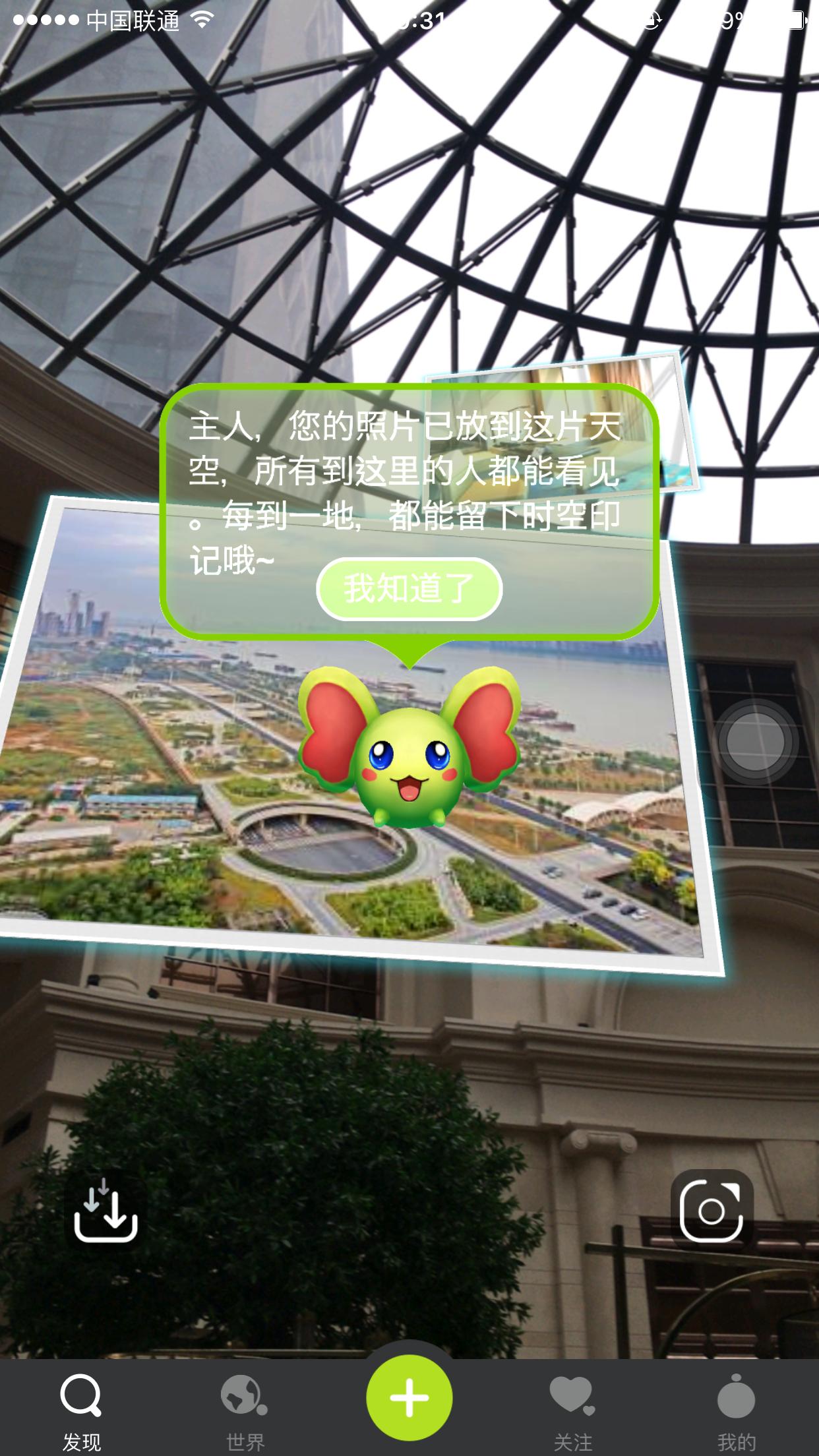Tap the round grey floating button
The image size is (819, 1456).
tap(755, 742)
